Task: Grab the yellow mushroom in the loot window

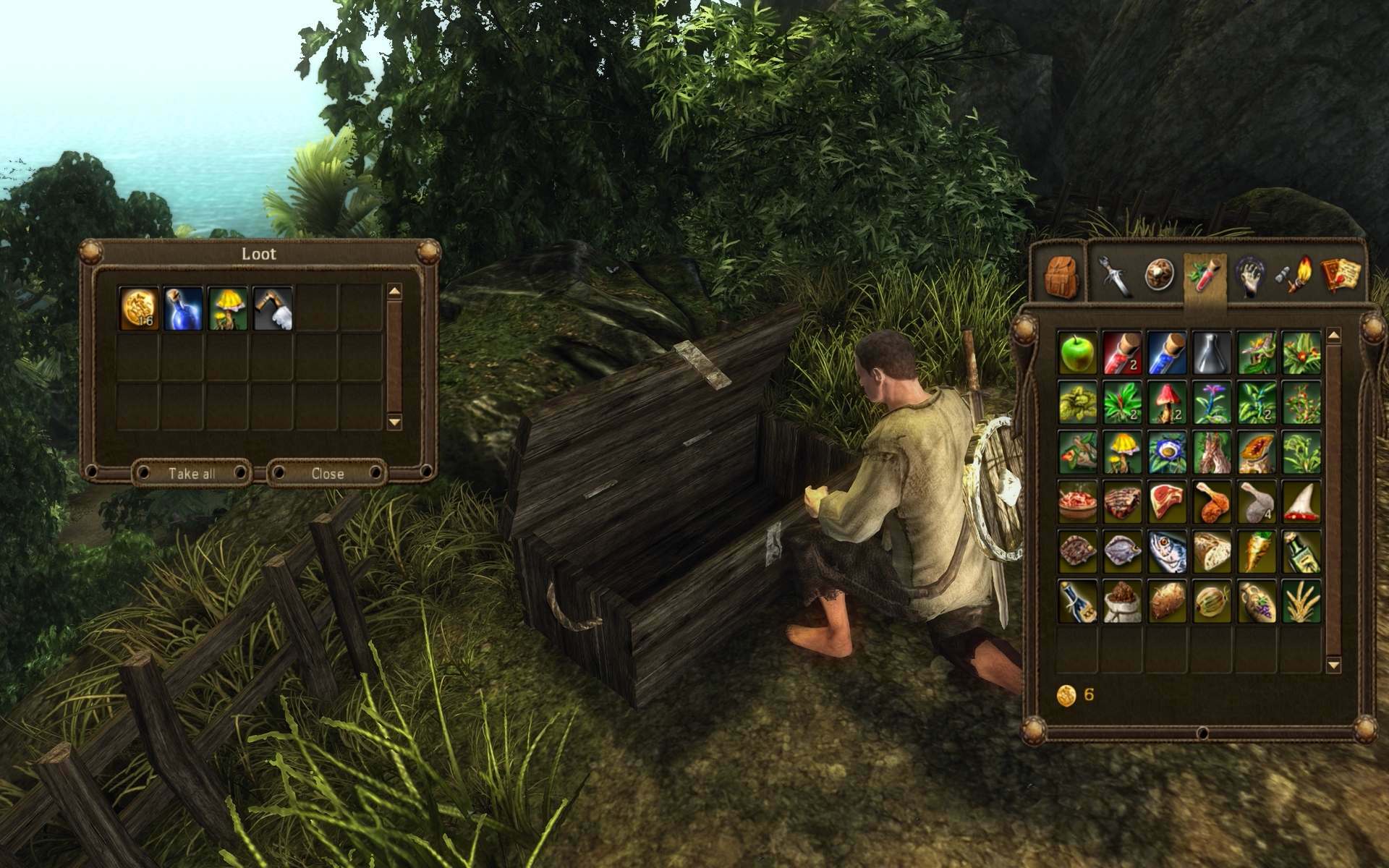Action: click(x=228, y=307)
